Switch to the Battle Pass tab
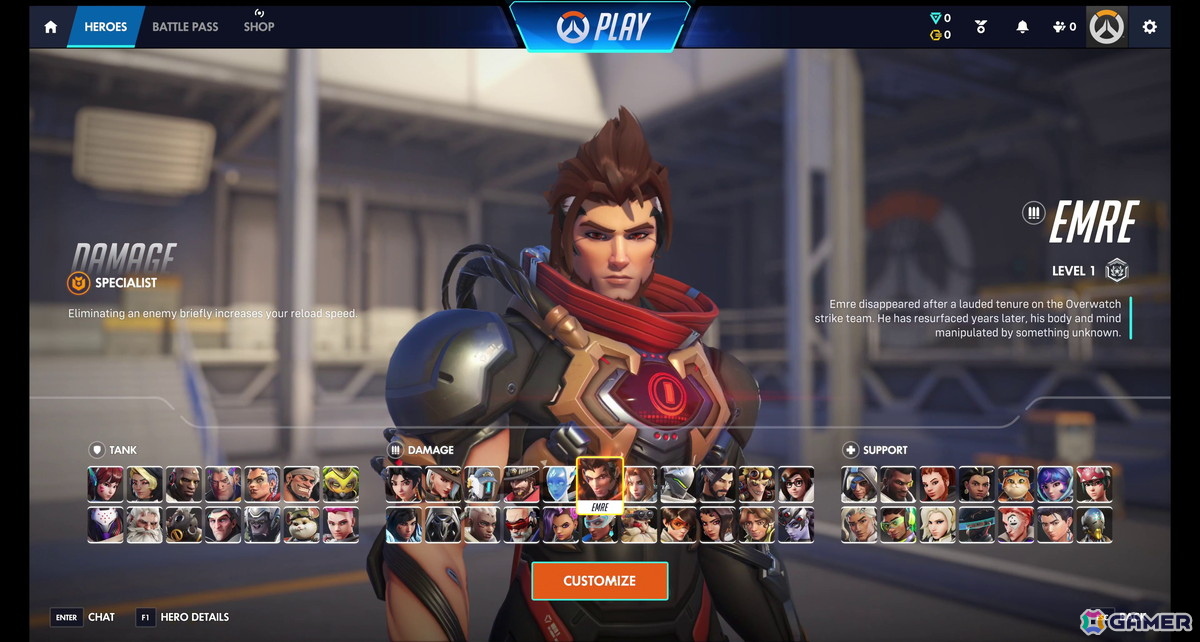The height and width of the screenshot is (642, 1200). click(185, 27)
